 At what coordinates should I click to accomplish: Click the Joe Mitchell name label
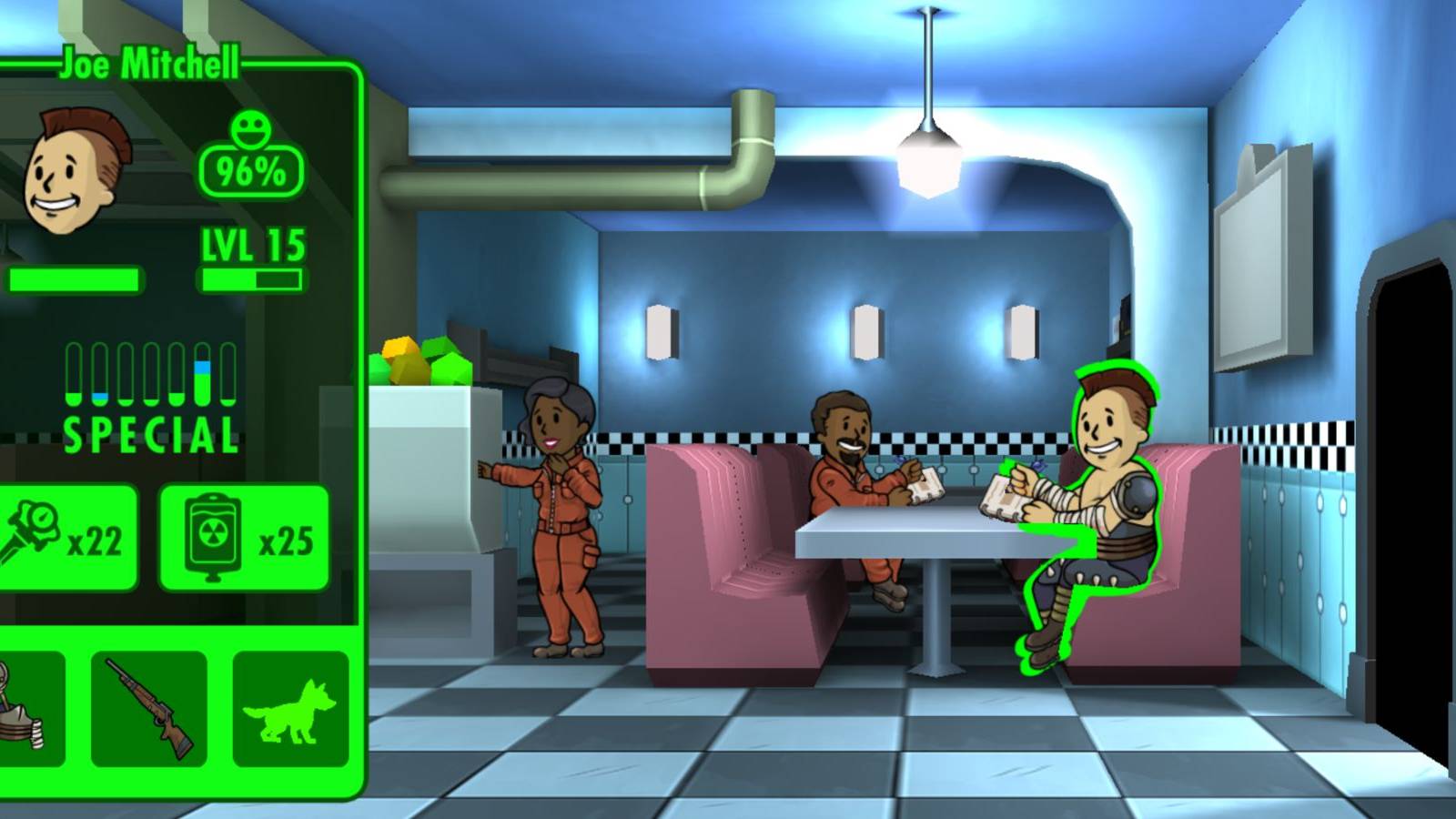tap(148, 64)
